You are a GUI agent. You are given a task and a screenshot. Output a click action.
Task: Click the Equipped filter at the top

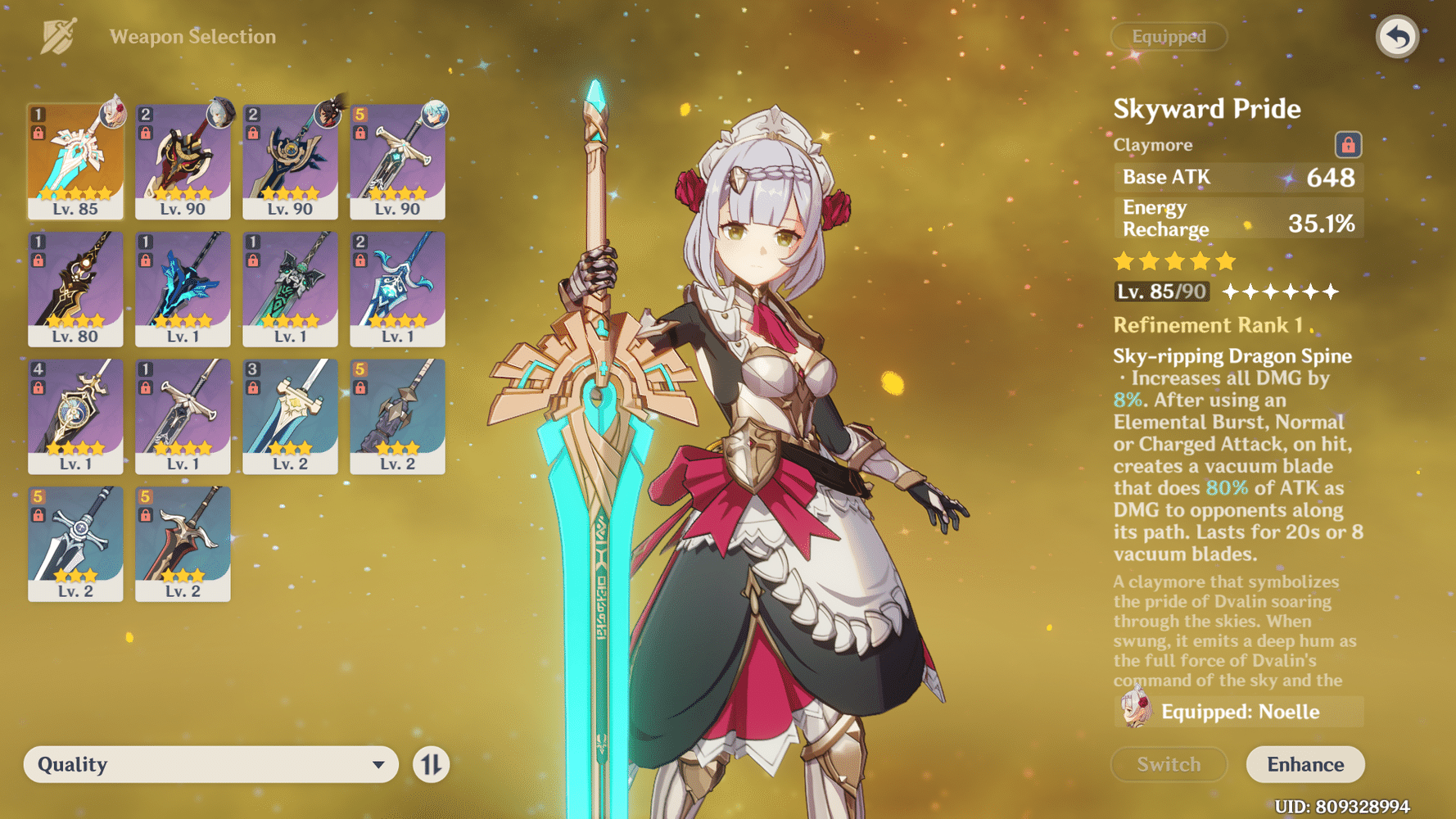(1169, 36)
